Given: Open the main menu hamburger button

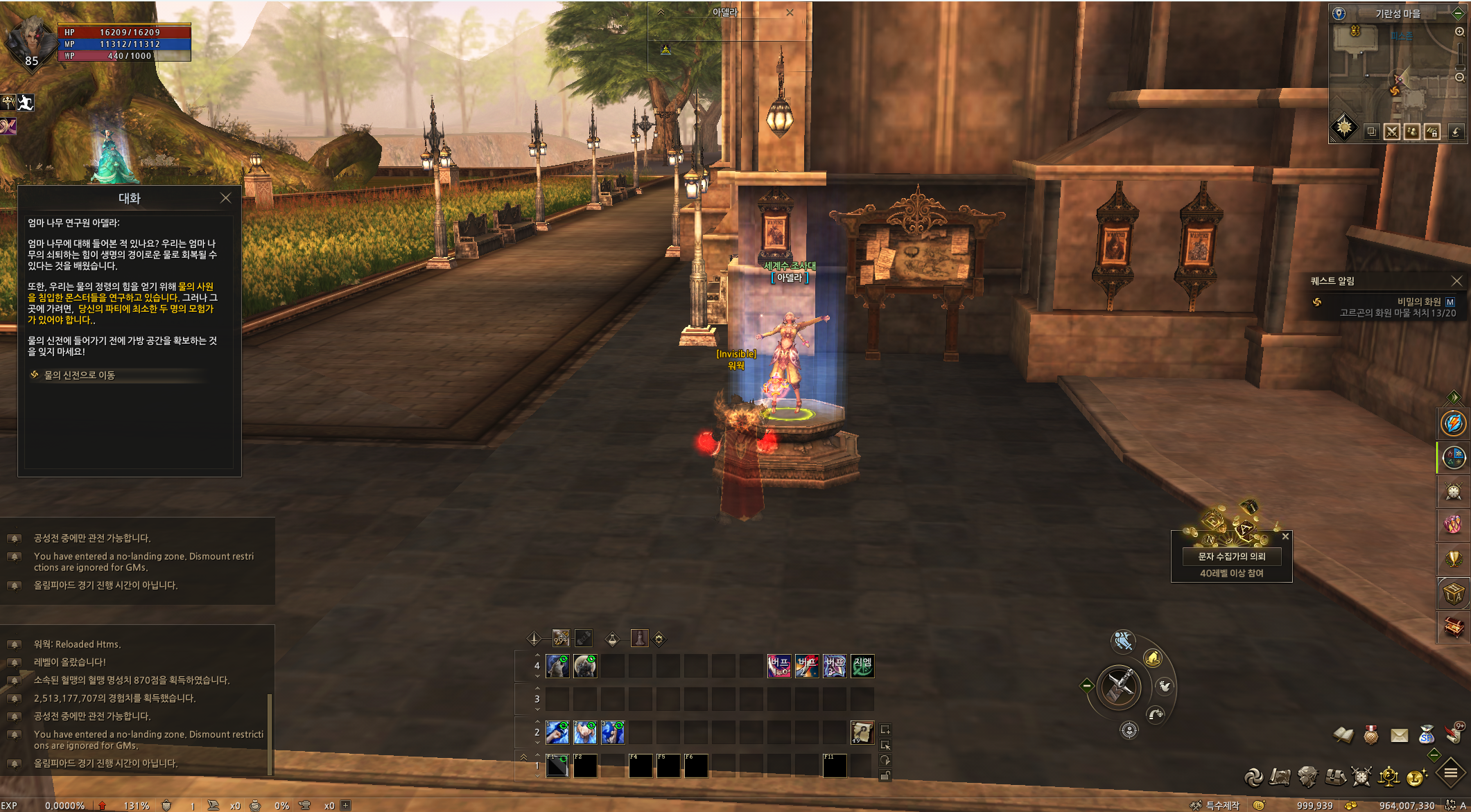Looking at the screenshot, I should [x=1450, y=773].
